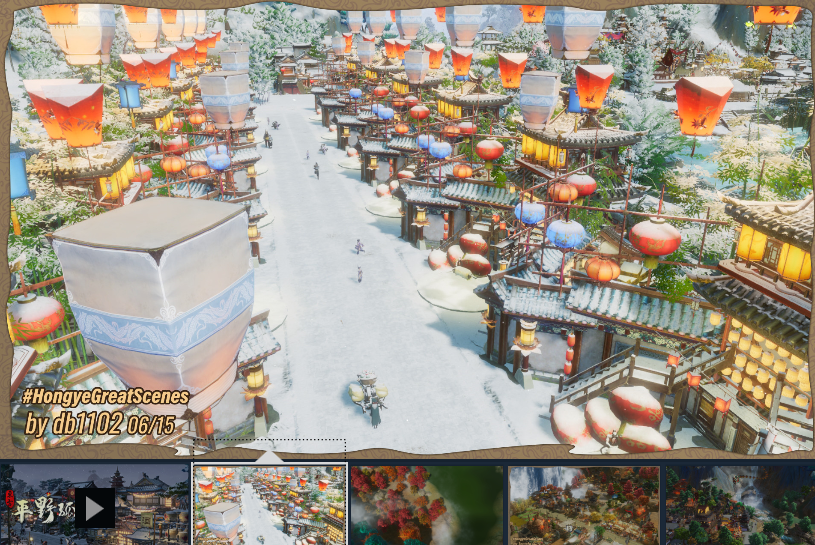View the waterfall village thumbnail
The height and width of the screenshot is (545, 815).
click(584, 505)
